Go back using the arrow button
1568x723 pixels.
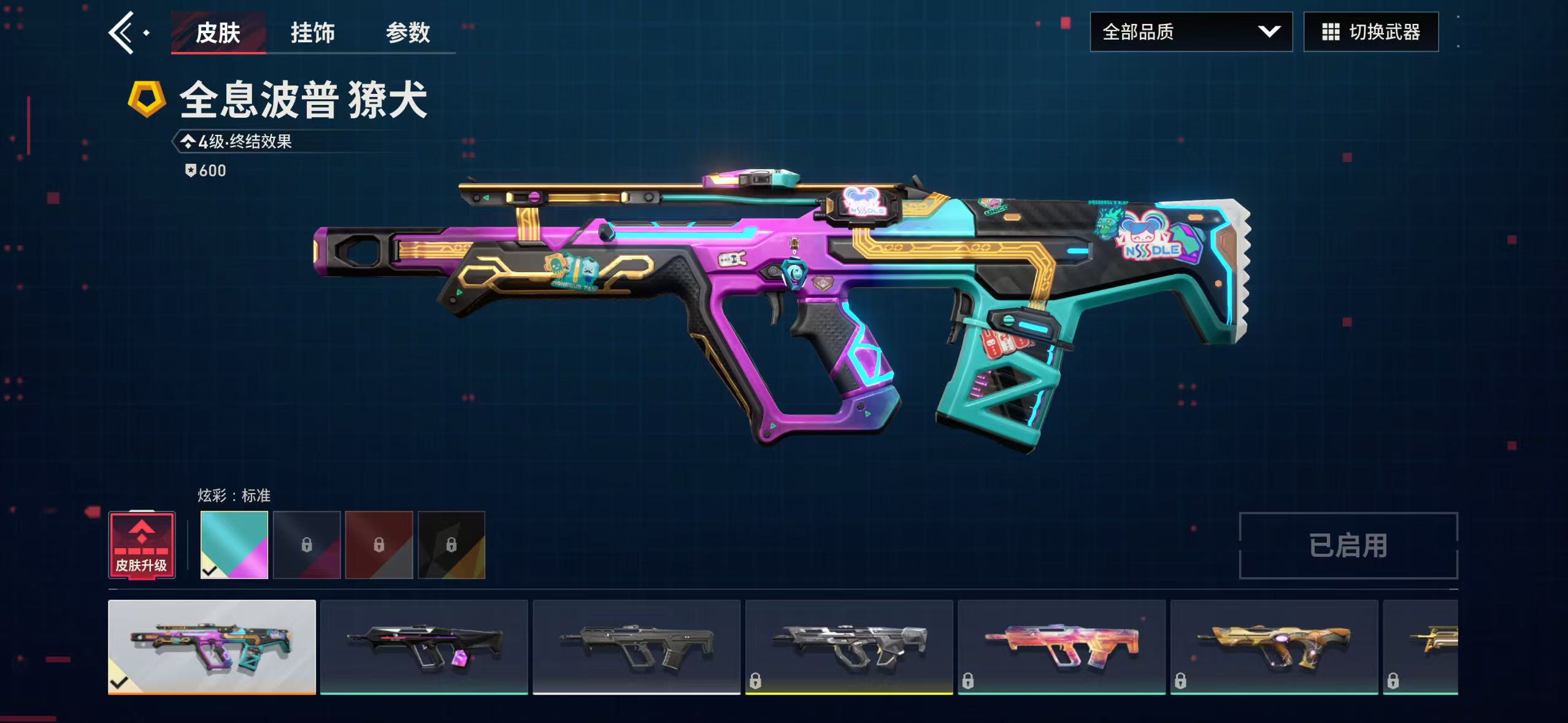click(123, 33)
